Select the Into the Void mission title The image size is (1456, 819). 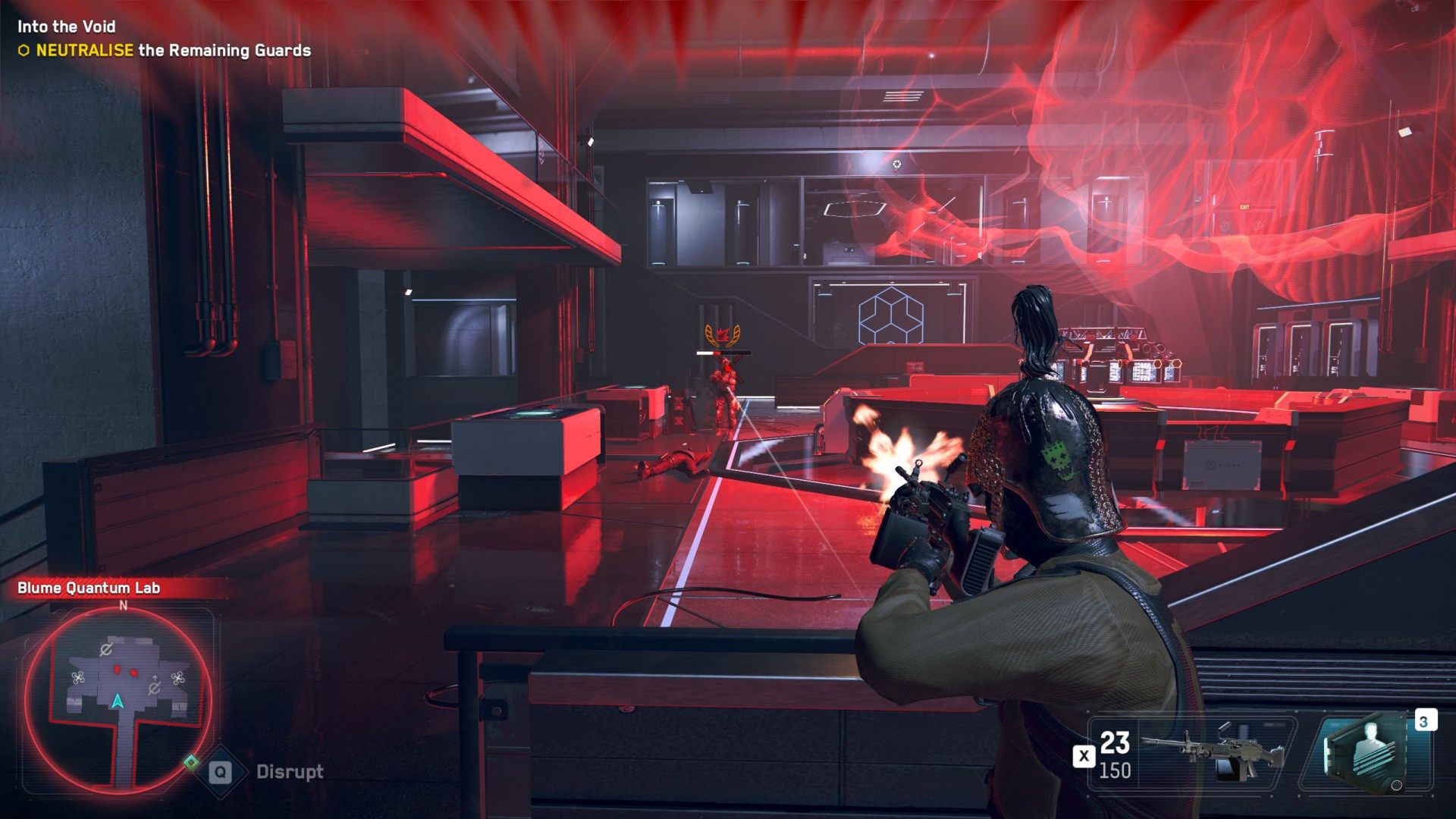67,27
